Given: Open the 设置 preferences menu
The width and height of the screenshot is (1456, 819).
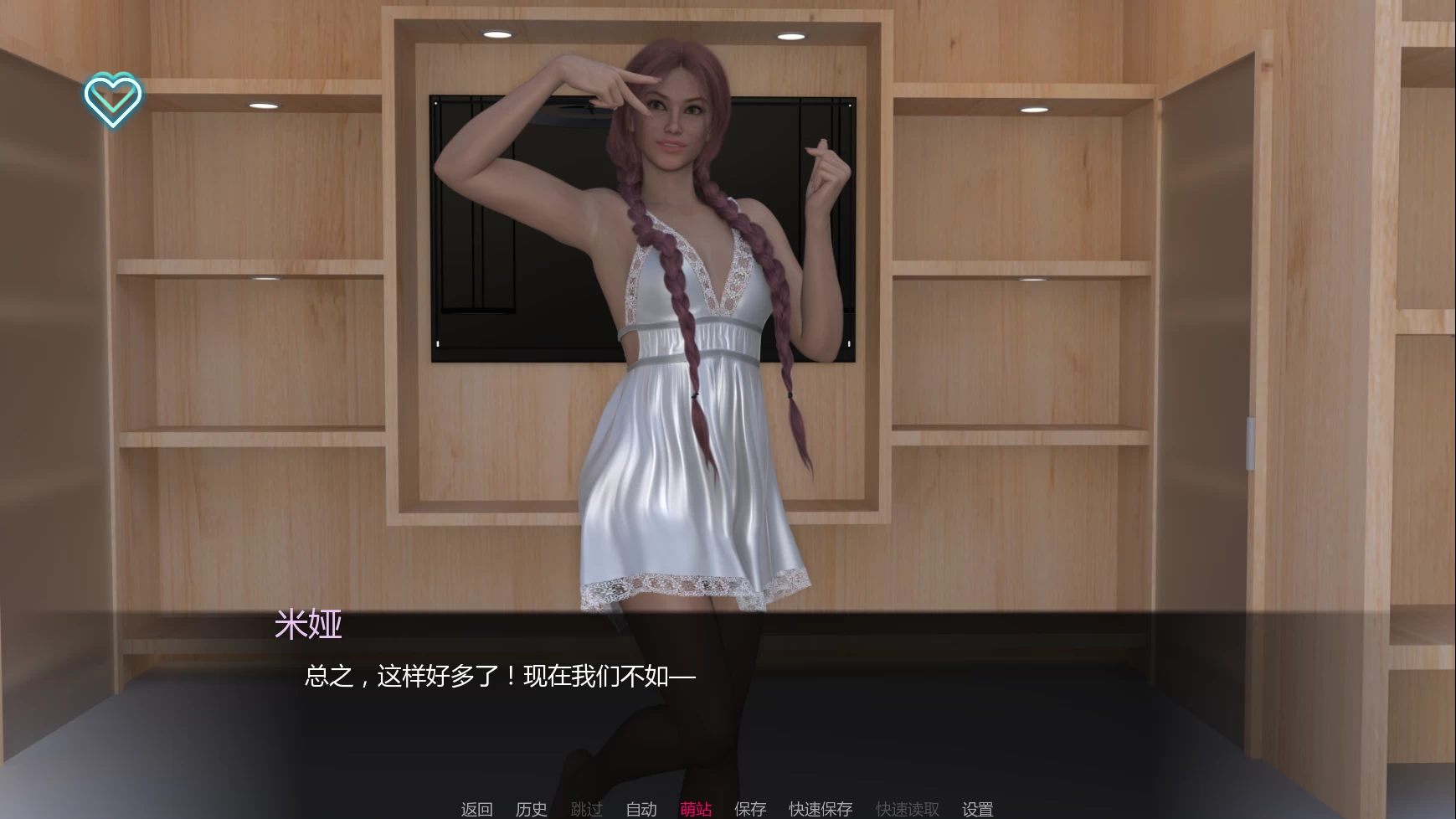Looking at the screenshot, I should 977,809.
